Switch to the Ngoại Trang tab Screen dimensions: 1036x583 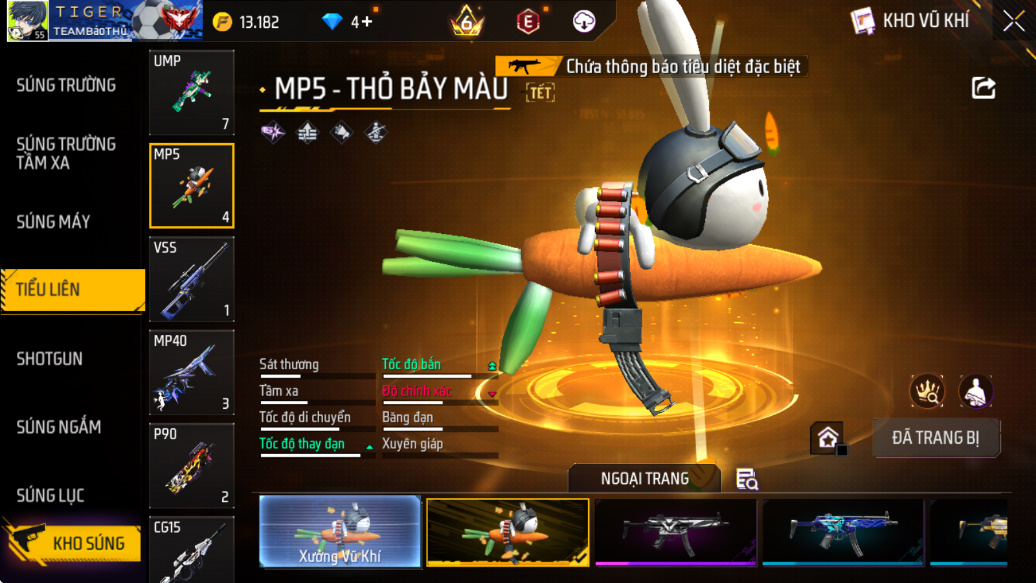click(x=644, y=478)
